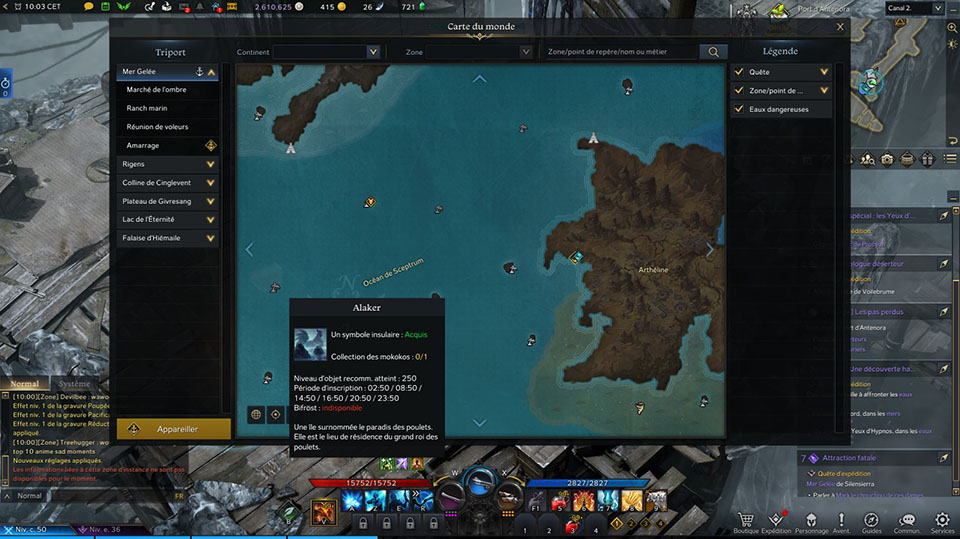
Task: Toggle the Quête legend checkbox
Action: 738,72
